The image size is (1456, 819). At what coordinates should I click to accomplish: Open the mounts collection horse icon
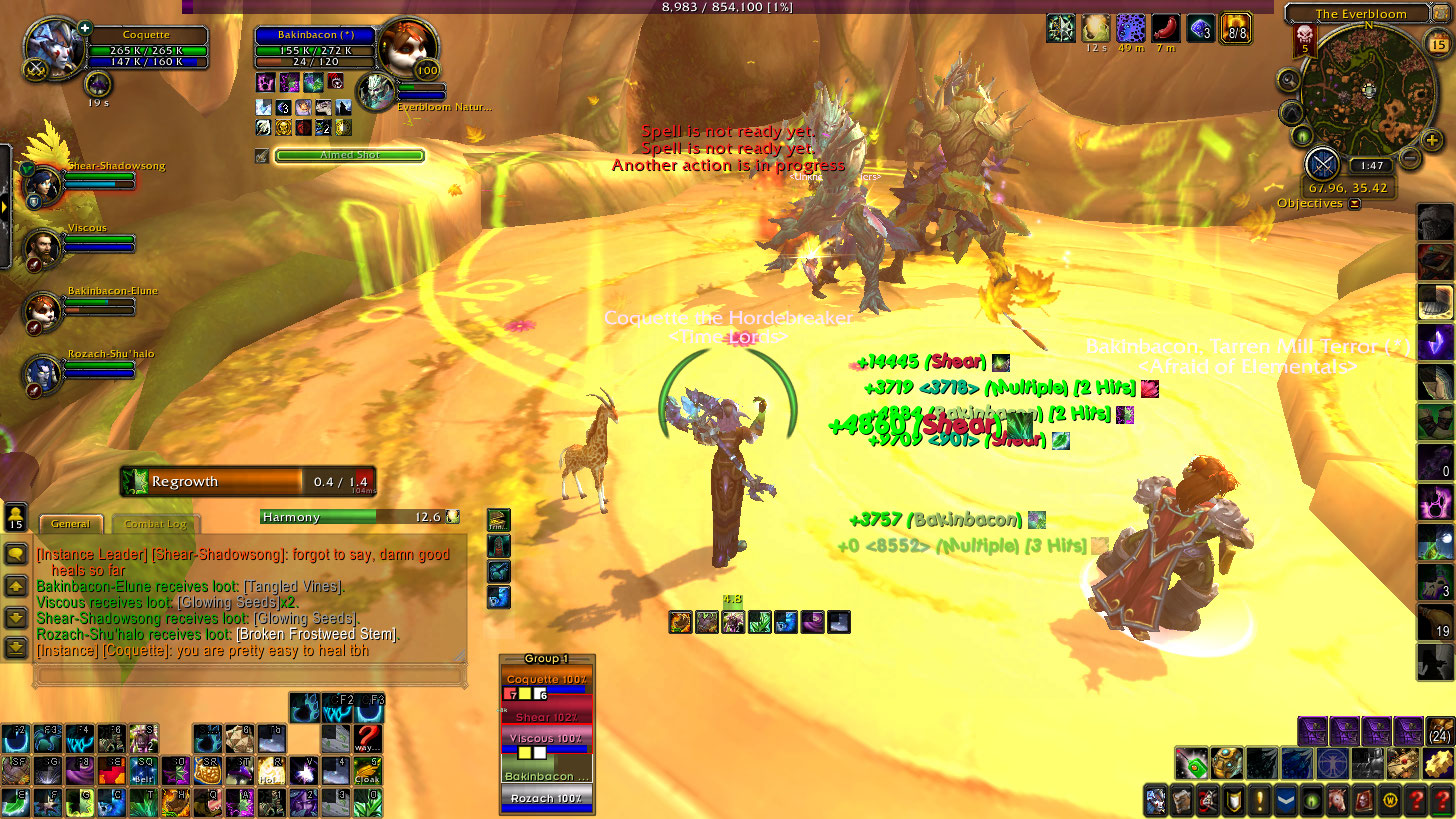[x=1336, y=801]
